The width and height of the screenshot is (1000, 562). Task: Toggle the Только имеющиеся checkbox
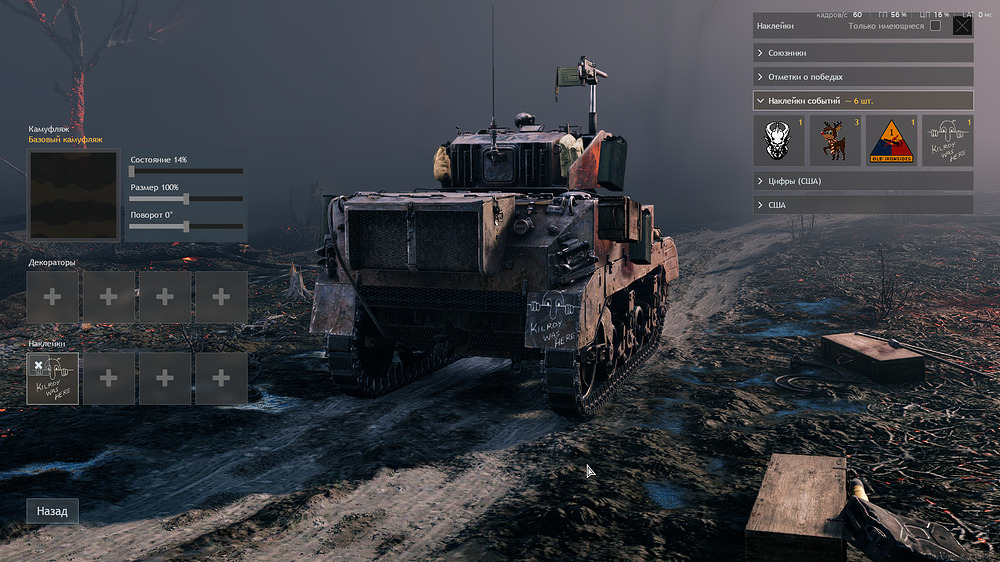click(x=935, y=26)
